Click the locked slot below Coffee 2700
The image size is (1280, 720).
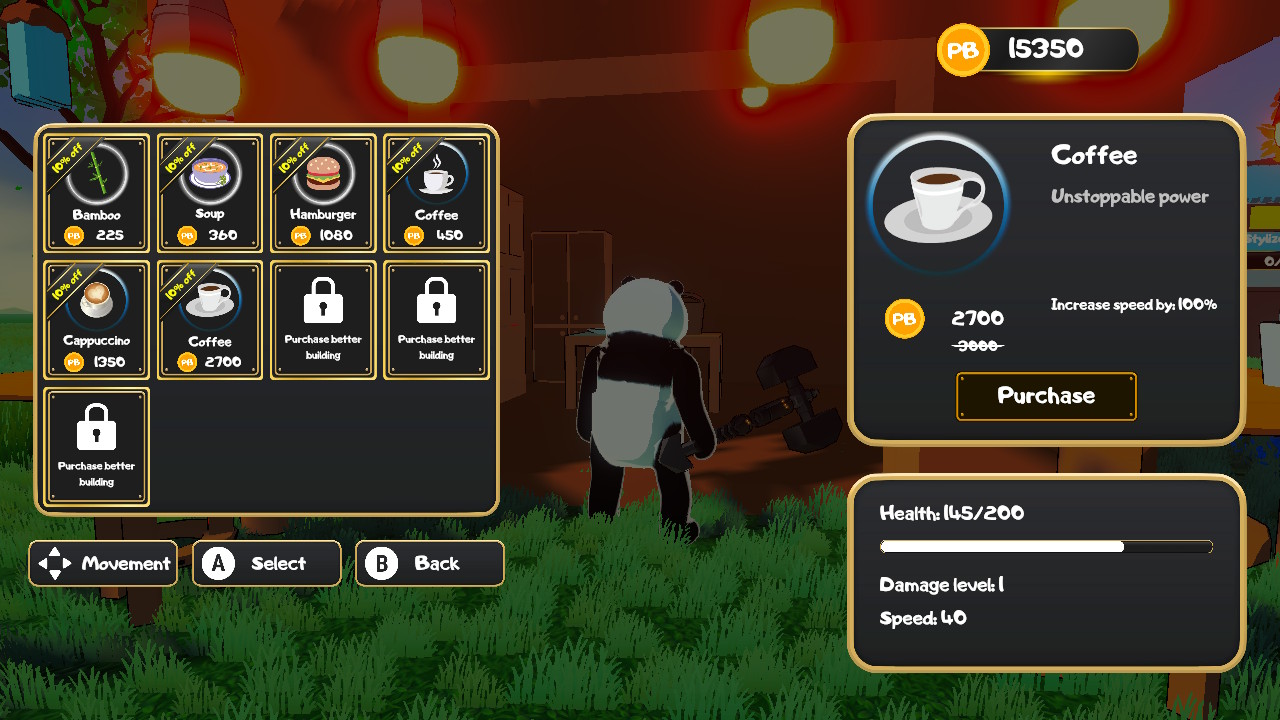point(436,320)
